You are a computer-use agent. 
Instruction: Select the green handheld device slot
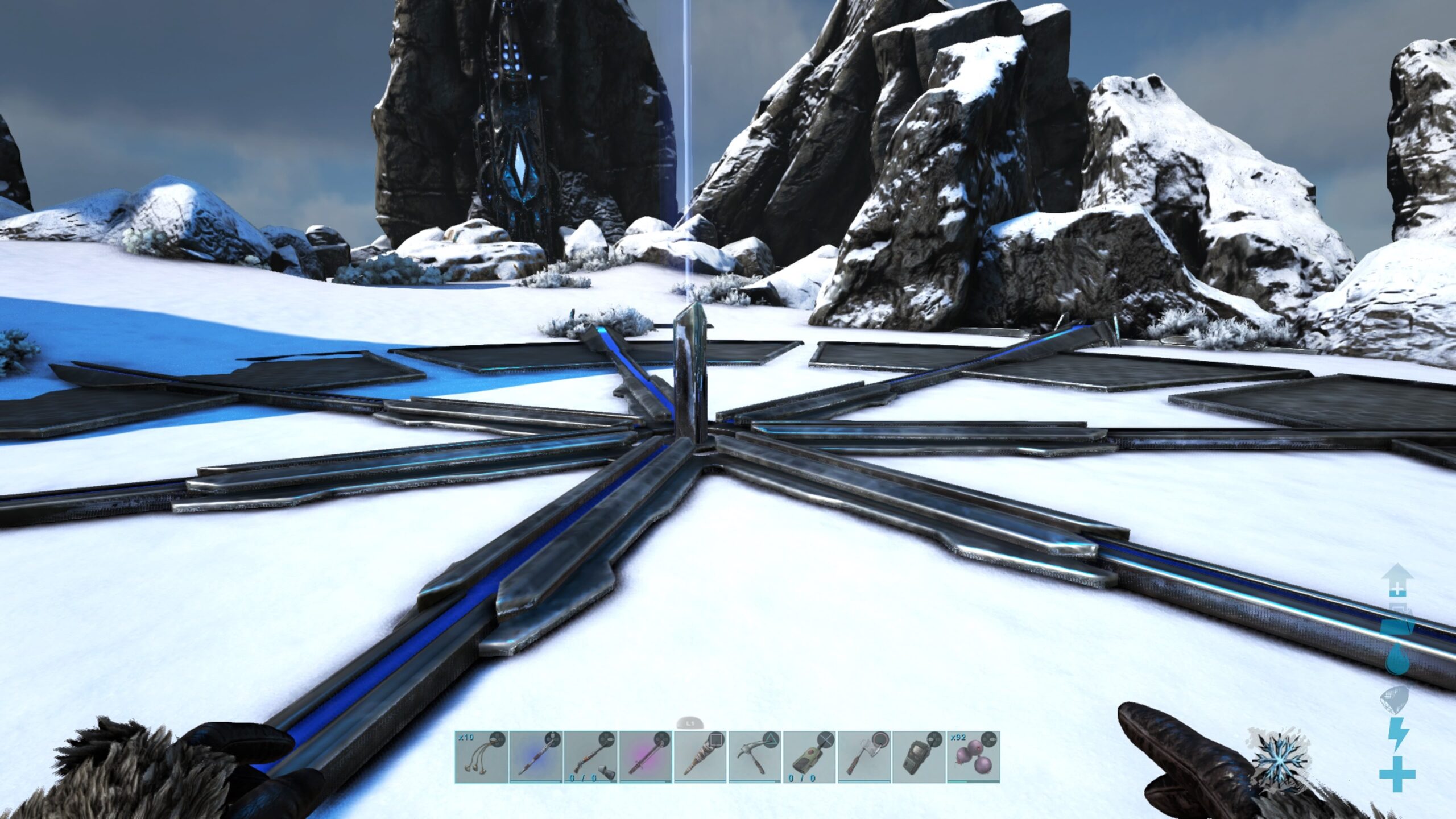click(x=809, y=756)
